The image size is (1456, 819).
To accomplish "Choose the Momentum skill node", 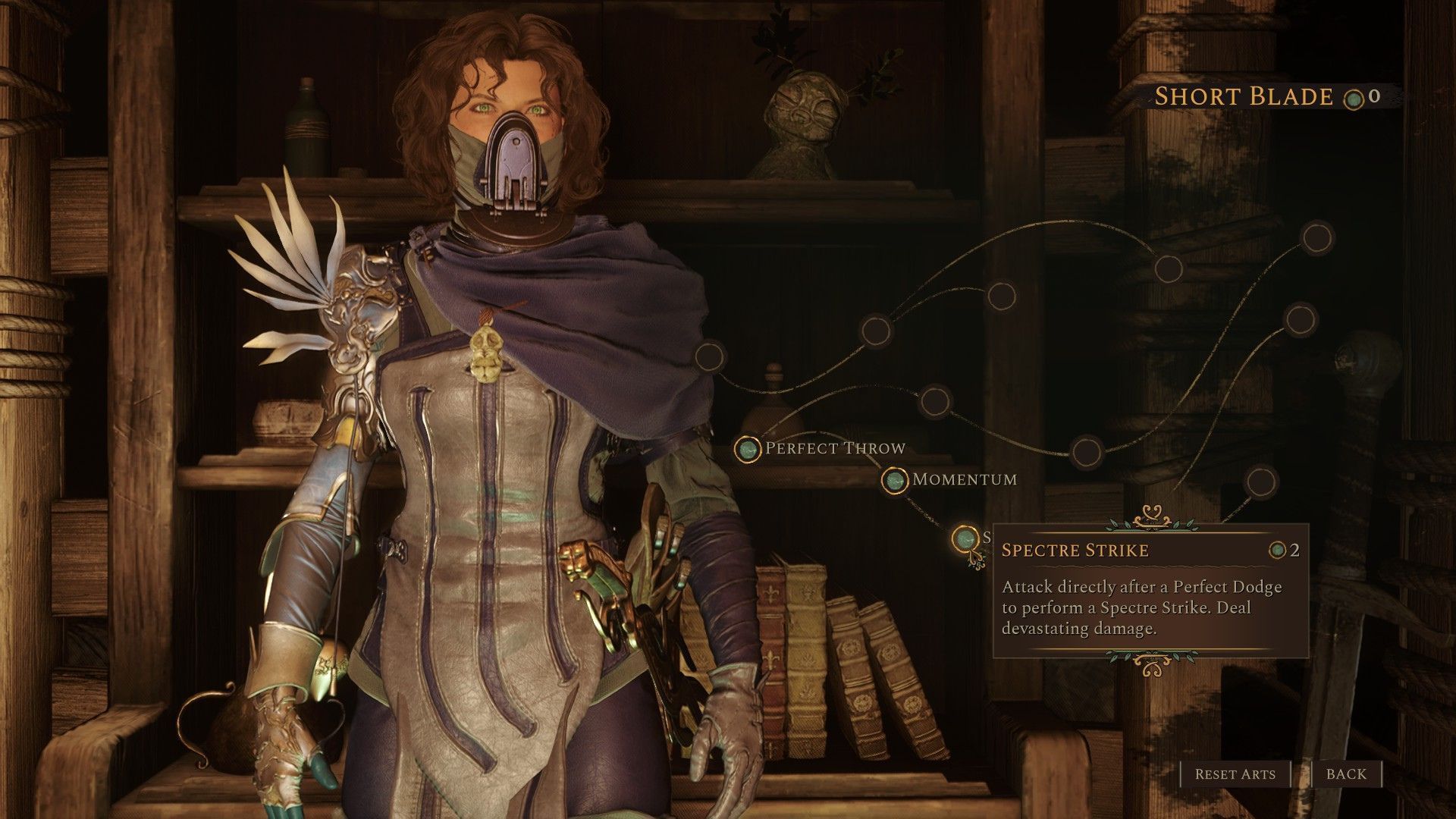I will point(895,480).
